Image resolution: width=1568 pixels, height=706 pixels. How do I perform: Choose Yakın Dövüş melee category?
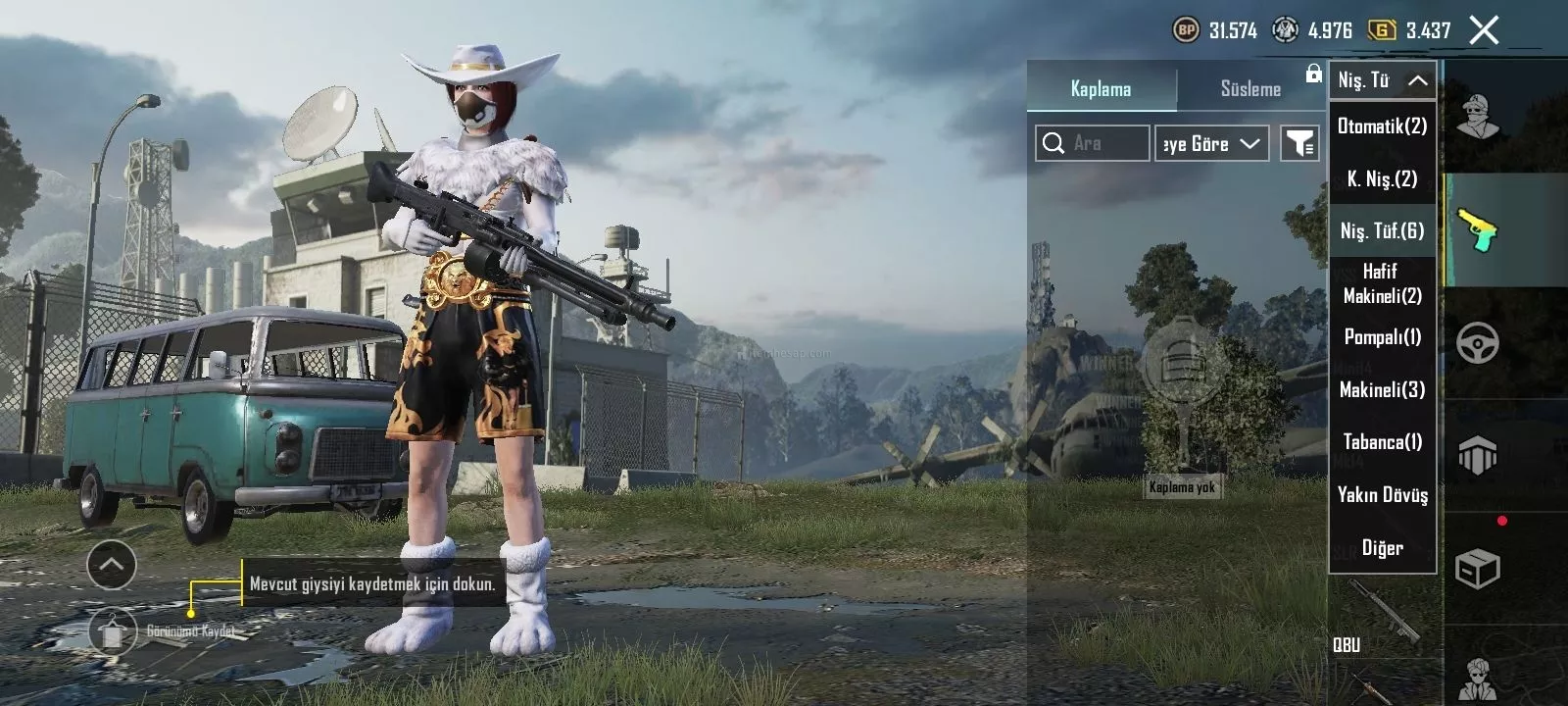click(1382, 495)
